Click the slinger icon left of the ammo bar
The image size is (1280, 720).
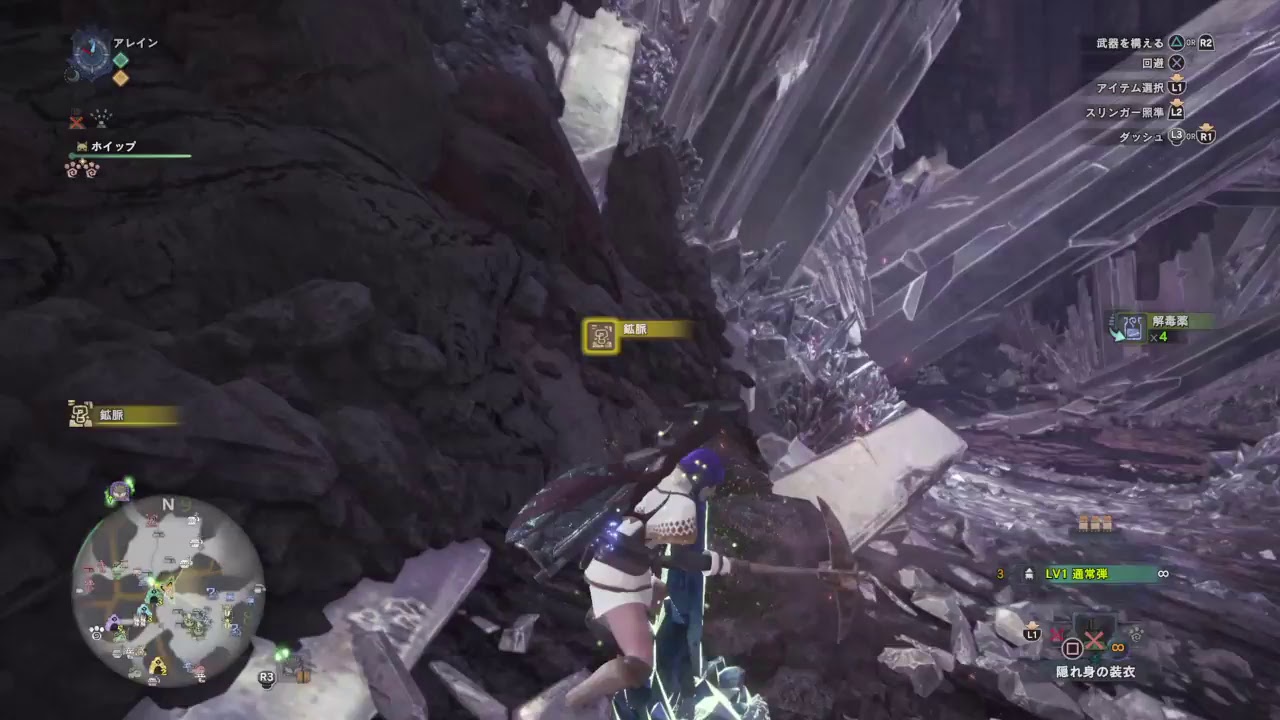(x=1030, y=573)
